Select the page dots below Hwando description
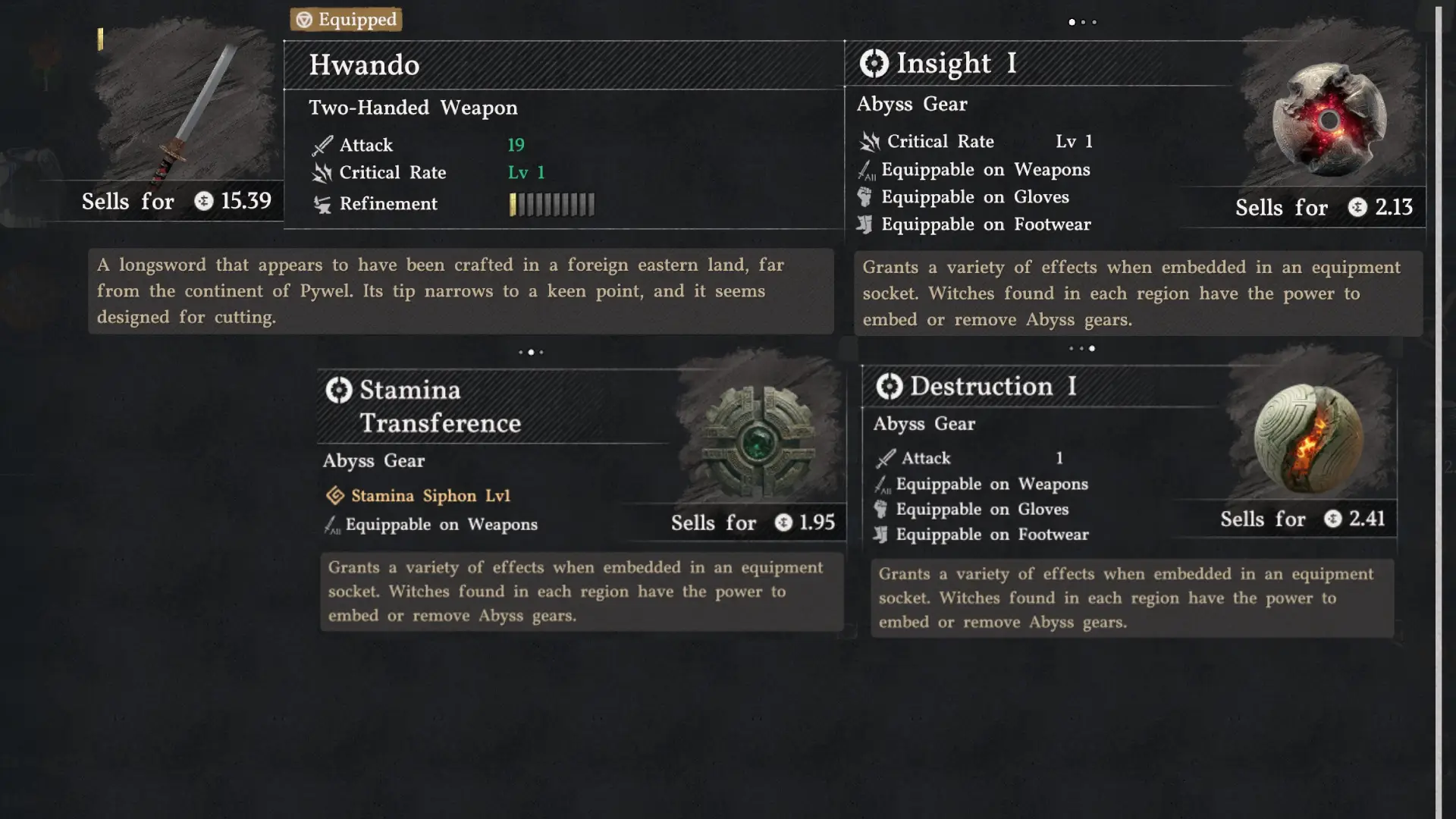 [531, 351]
